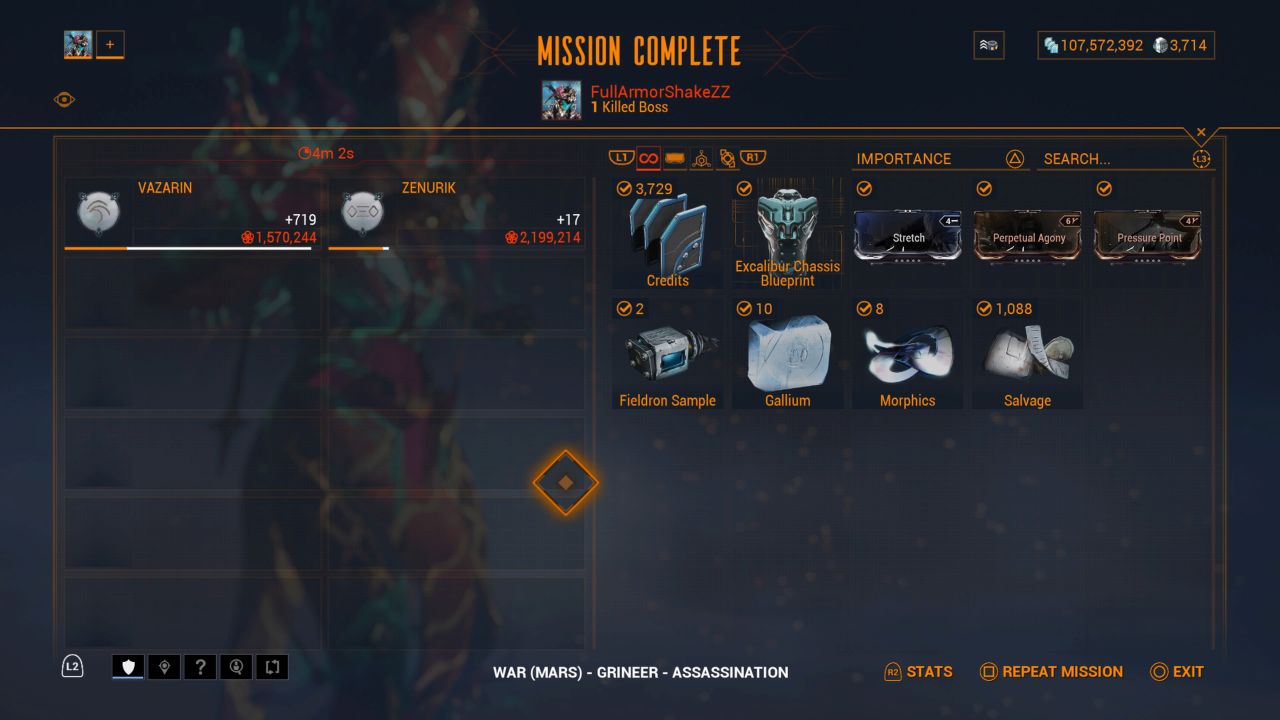Image resolution: width=1280 pixels, height=720 pixels.
Task: Click the Gallium resource tile
Action: pos(787,354)
